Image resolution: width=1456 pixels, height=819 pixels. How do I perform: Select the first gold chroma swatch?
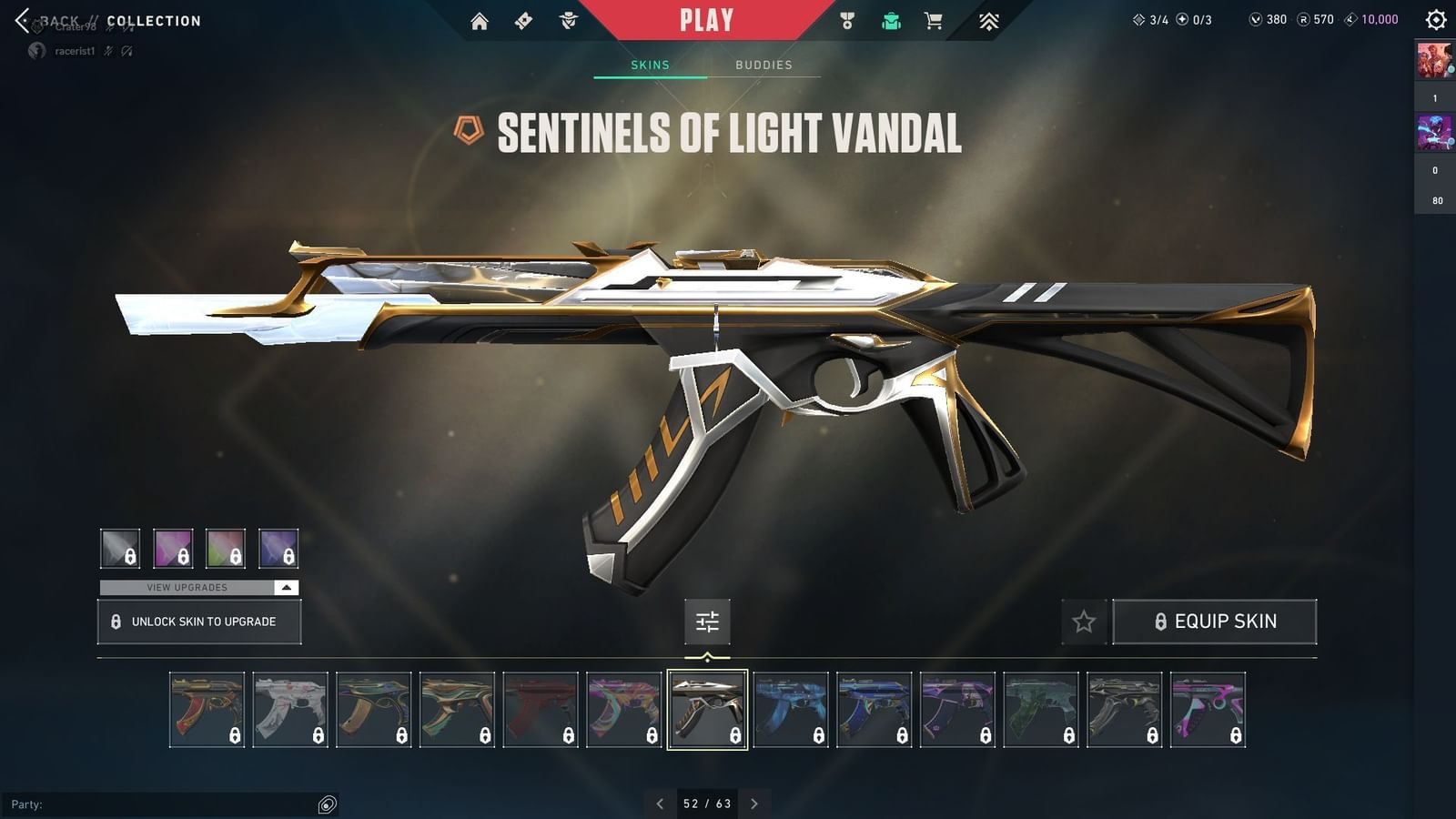[x=121, y=547]
